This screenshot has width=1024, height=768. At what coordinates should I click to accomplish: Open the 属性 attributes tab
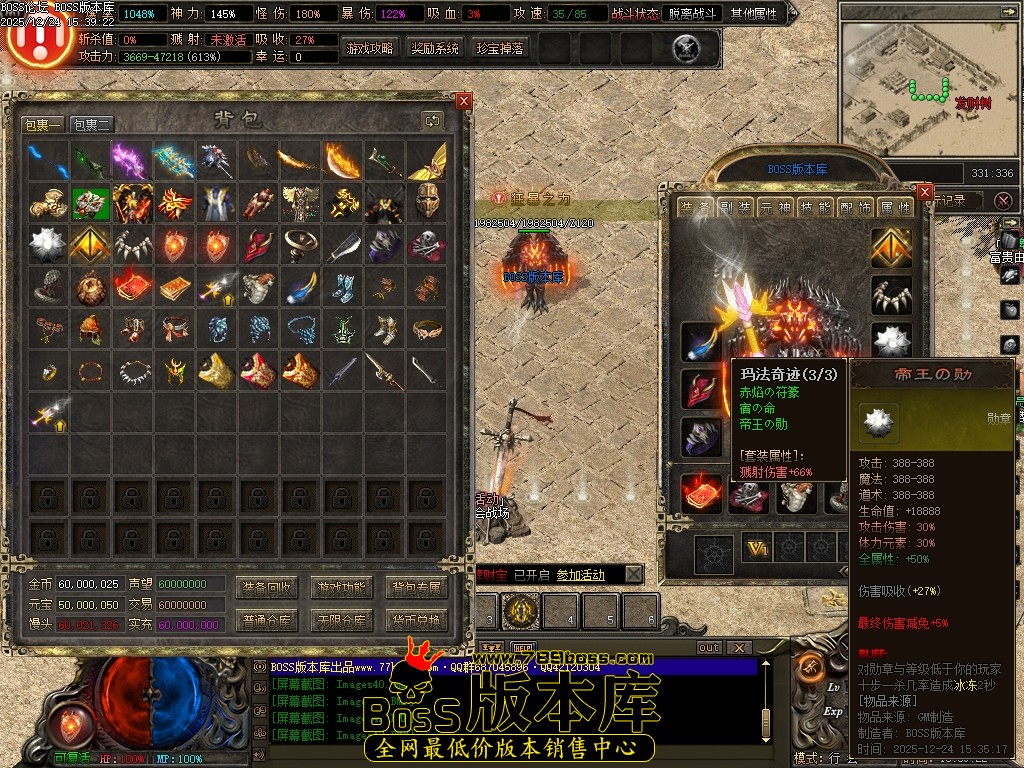tap(895, 207)
